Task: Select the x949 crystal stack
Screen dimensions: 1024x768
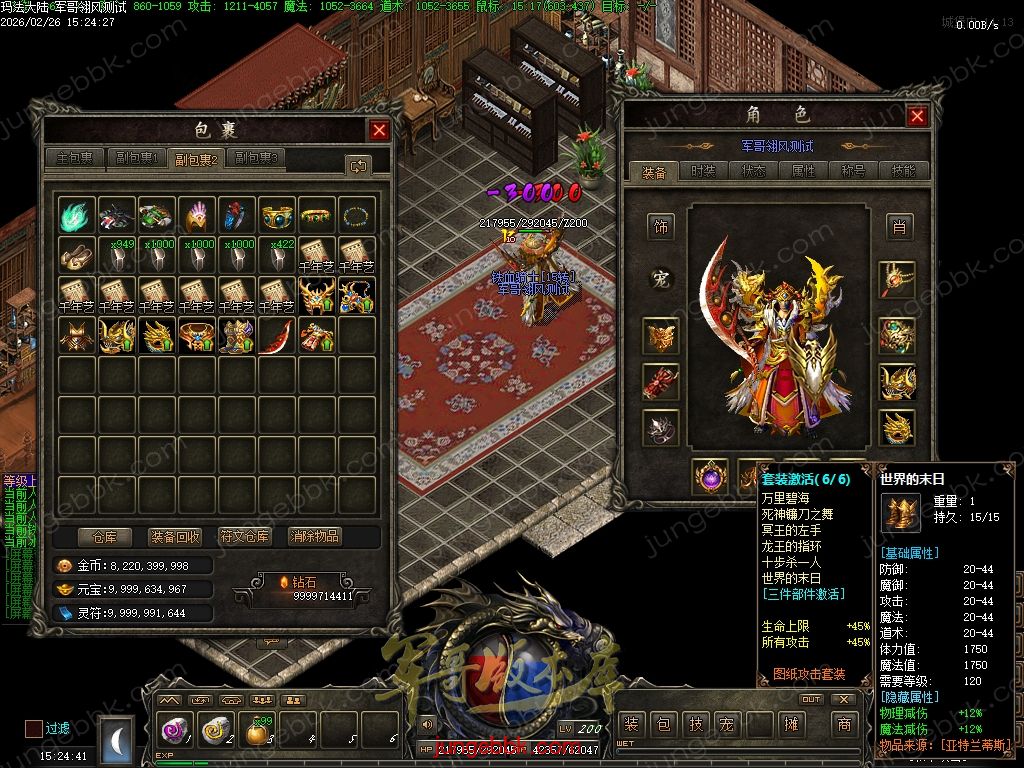Action: coord(117,255)
